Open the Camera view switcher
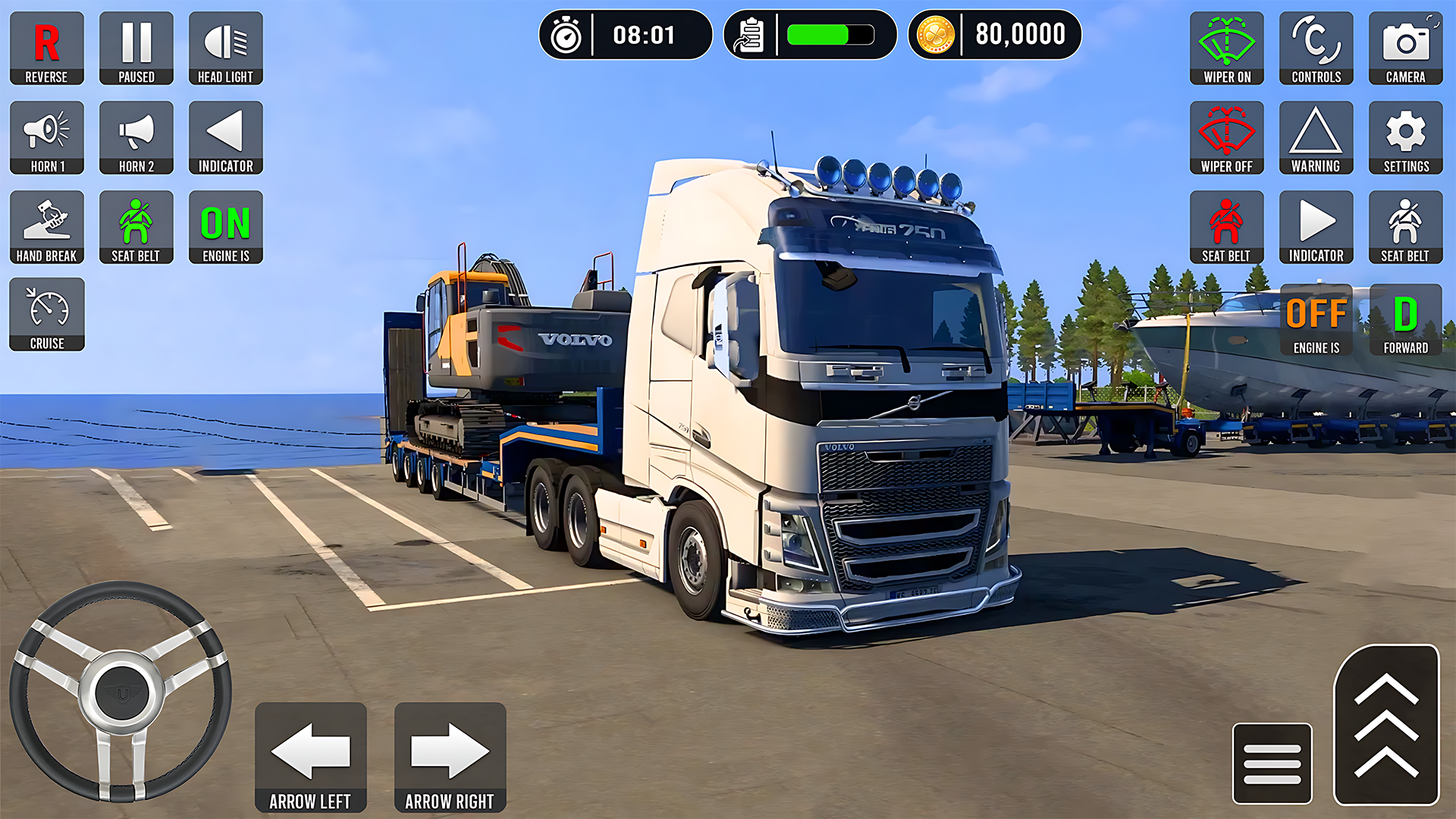 (x=1405, y=48)
